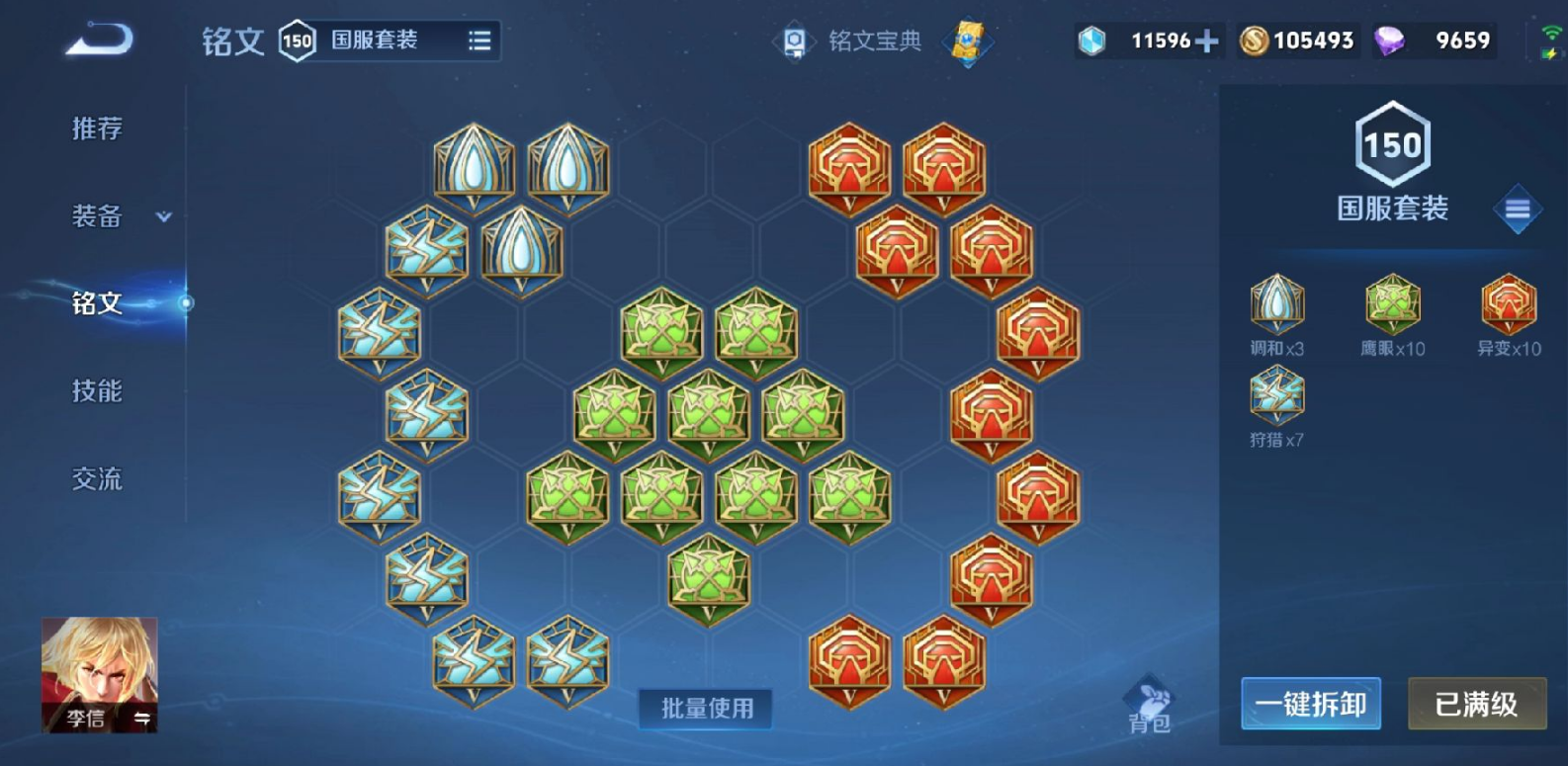Click the 已满级 max level button
Screen dimensions: 1568x766
(x=1476, y=704)
